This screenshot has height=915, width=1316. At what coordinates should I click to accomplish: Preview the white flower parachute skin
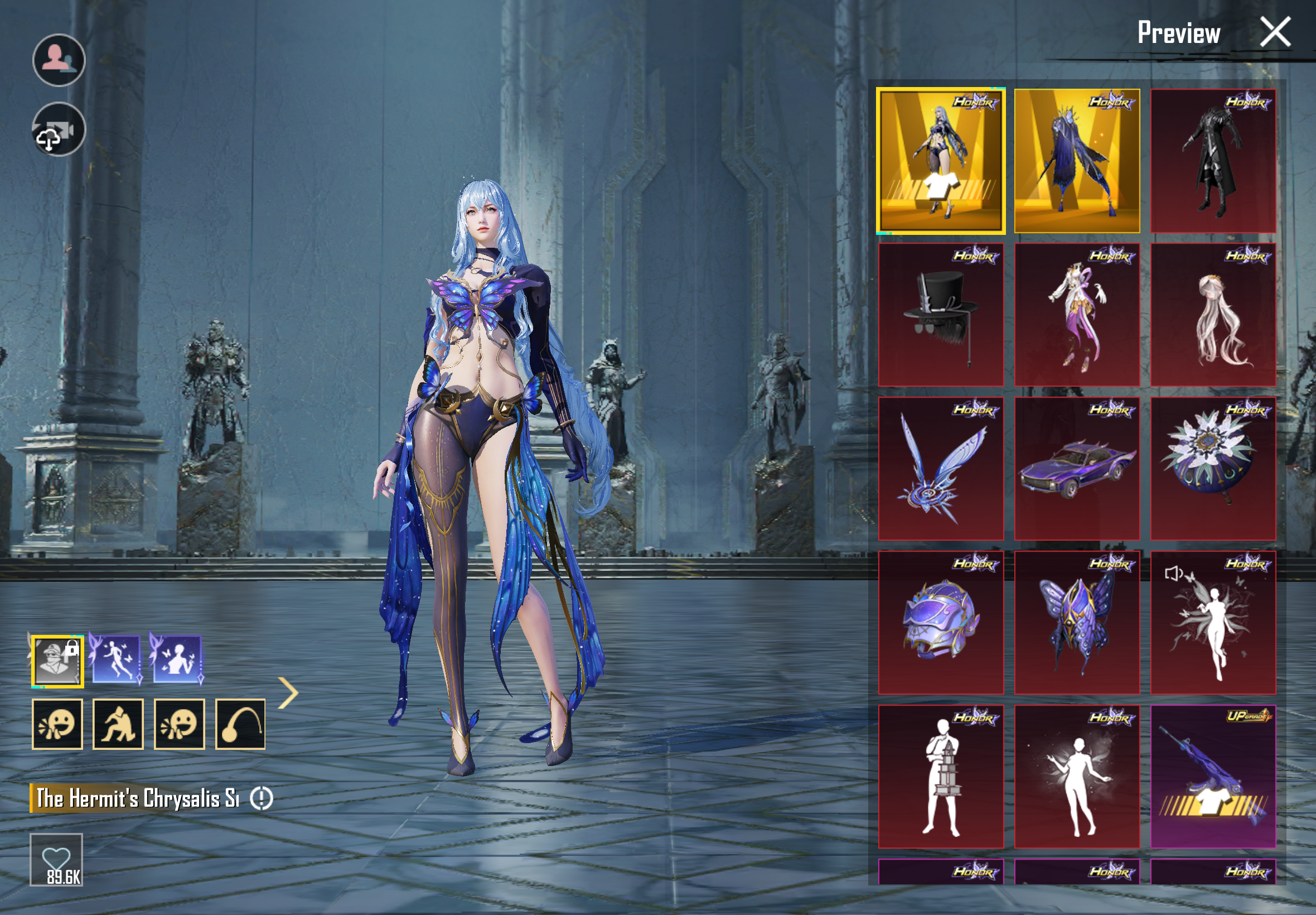(x=1213, y=469)
